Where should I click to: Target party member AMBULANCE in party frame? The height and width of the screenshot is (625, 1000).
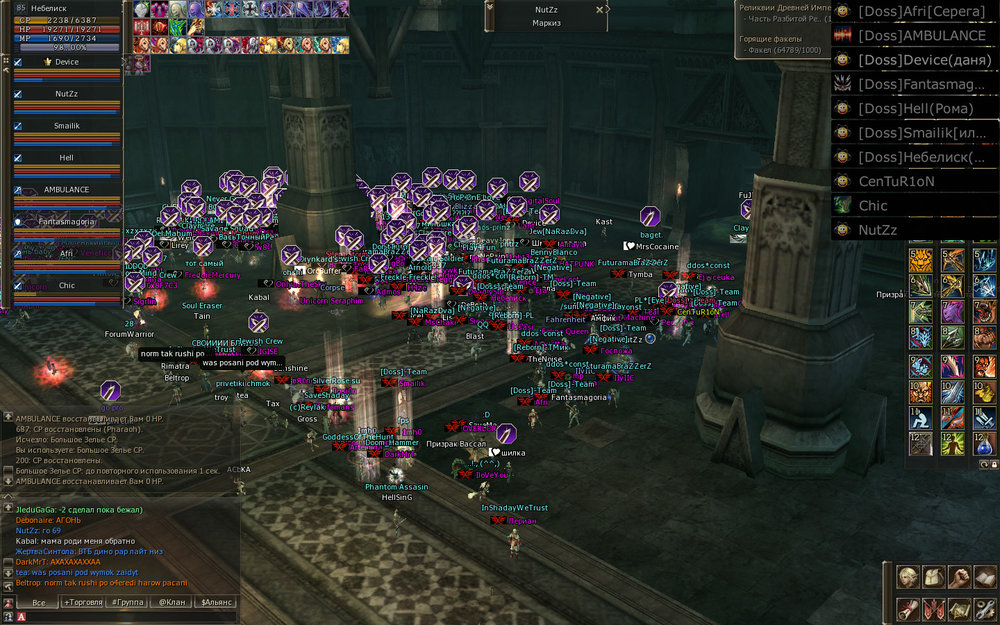[67, 189]
